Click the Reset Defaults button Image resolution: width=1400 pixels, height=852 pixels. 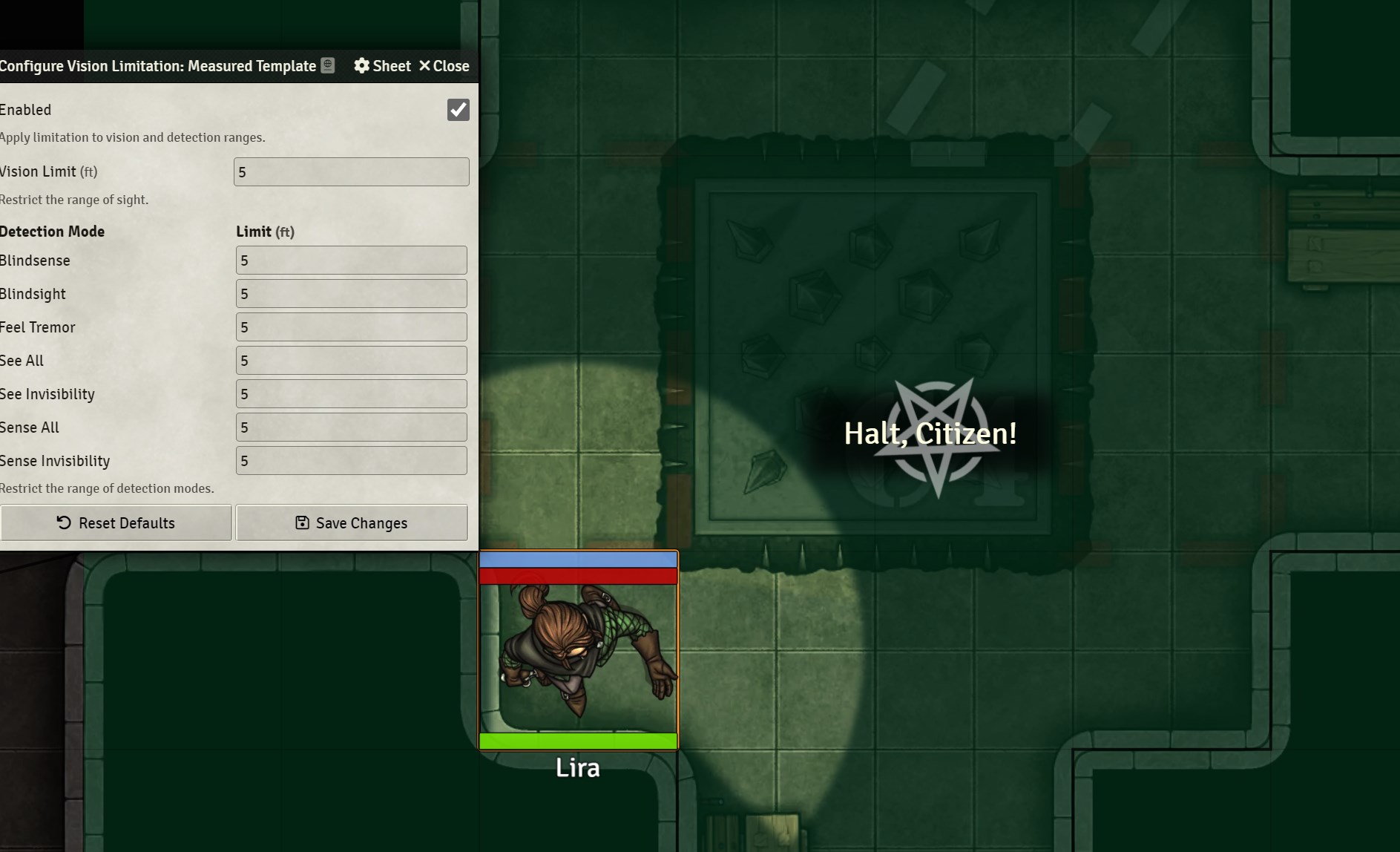tap(116, 522)
